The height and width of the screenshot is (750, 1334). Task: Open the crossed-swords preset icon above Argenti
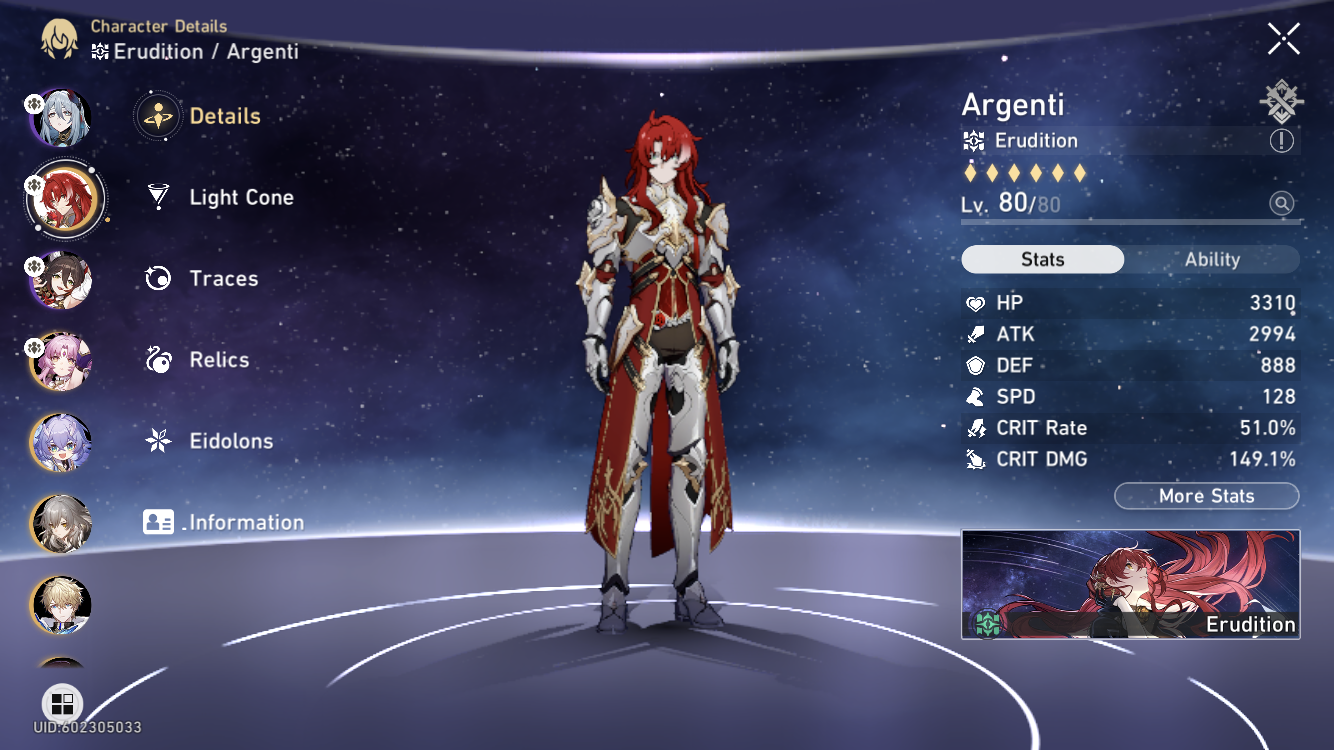(1281, 99)
